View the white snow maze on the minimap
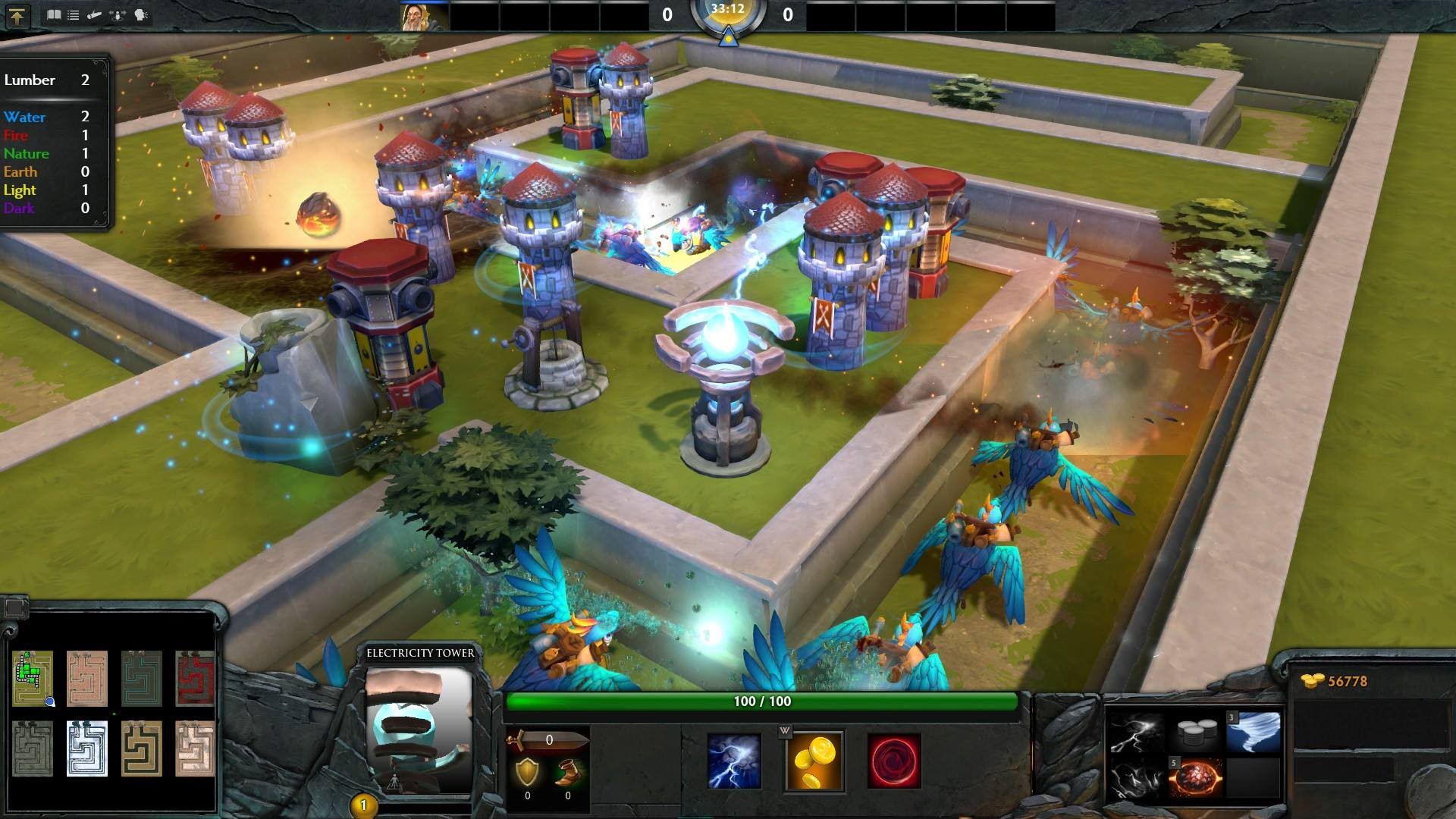 (87, 748)
